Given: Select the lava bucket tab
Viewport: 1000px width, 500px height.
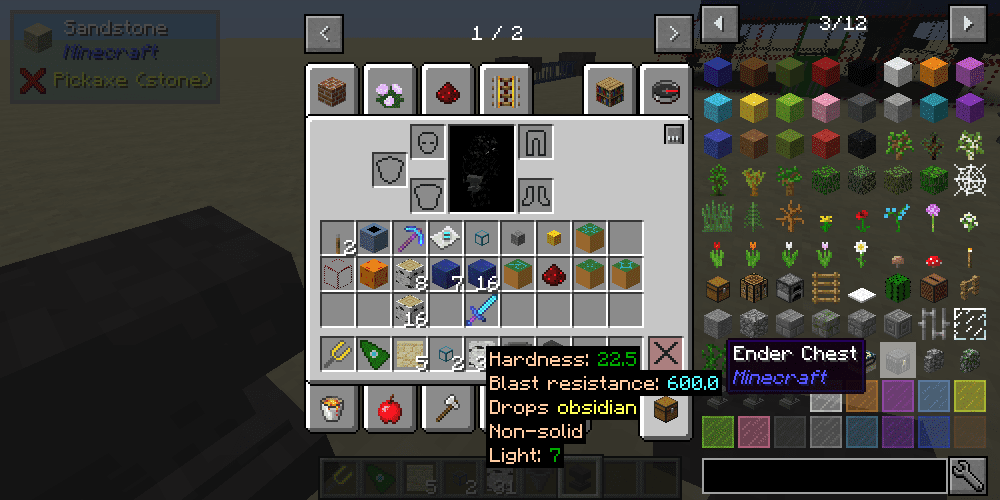Looking at the screenshot, I should 332,408.
